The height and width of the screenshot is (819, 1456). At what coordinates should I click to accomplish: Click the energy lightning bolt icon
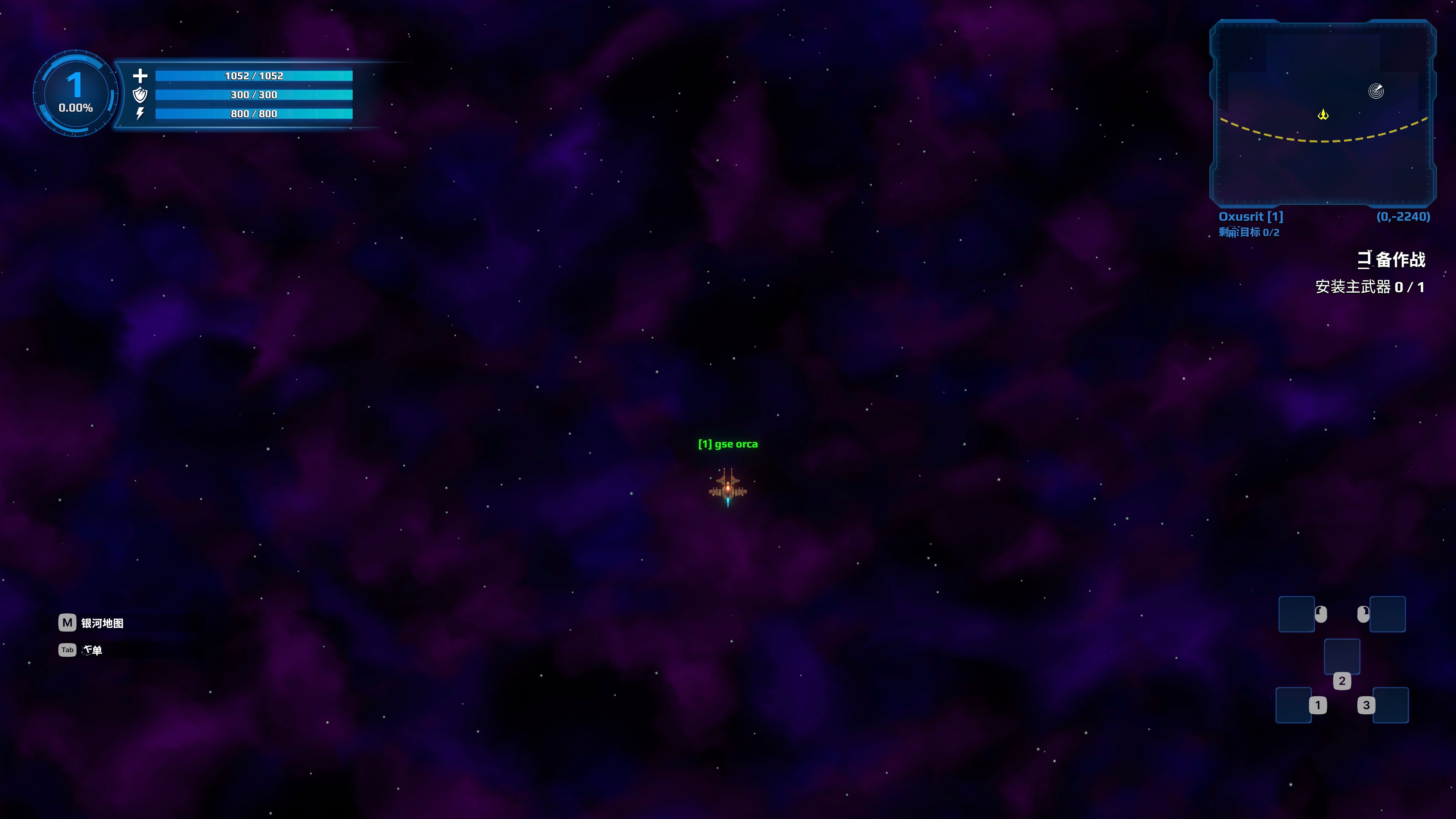point(140,114)
